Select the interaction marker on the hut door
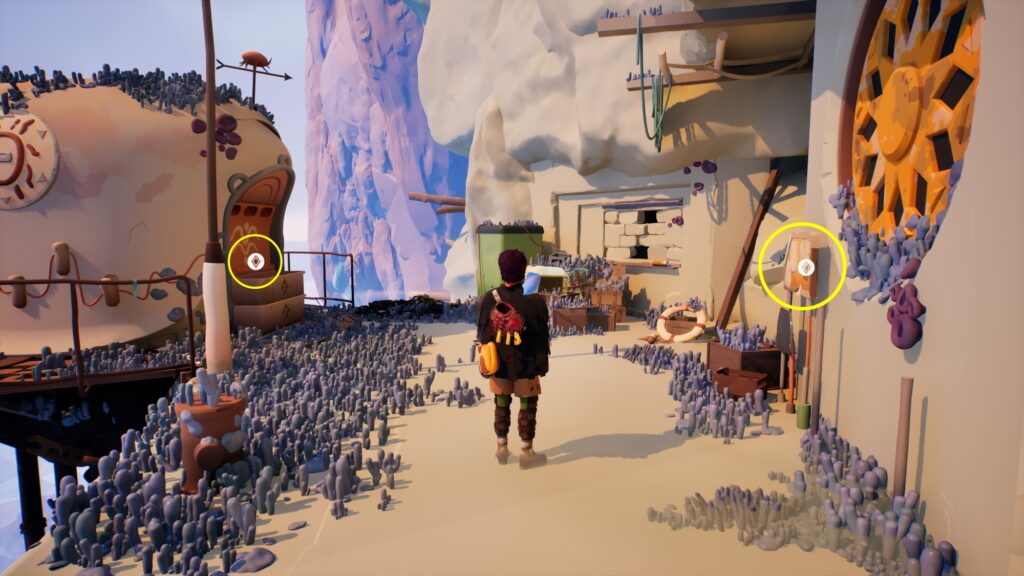1024x576 pixels. tap(254, 262)
